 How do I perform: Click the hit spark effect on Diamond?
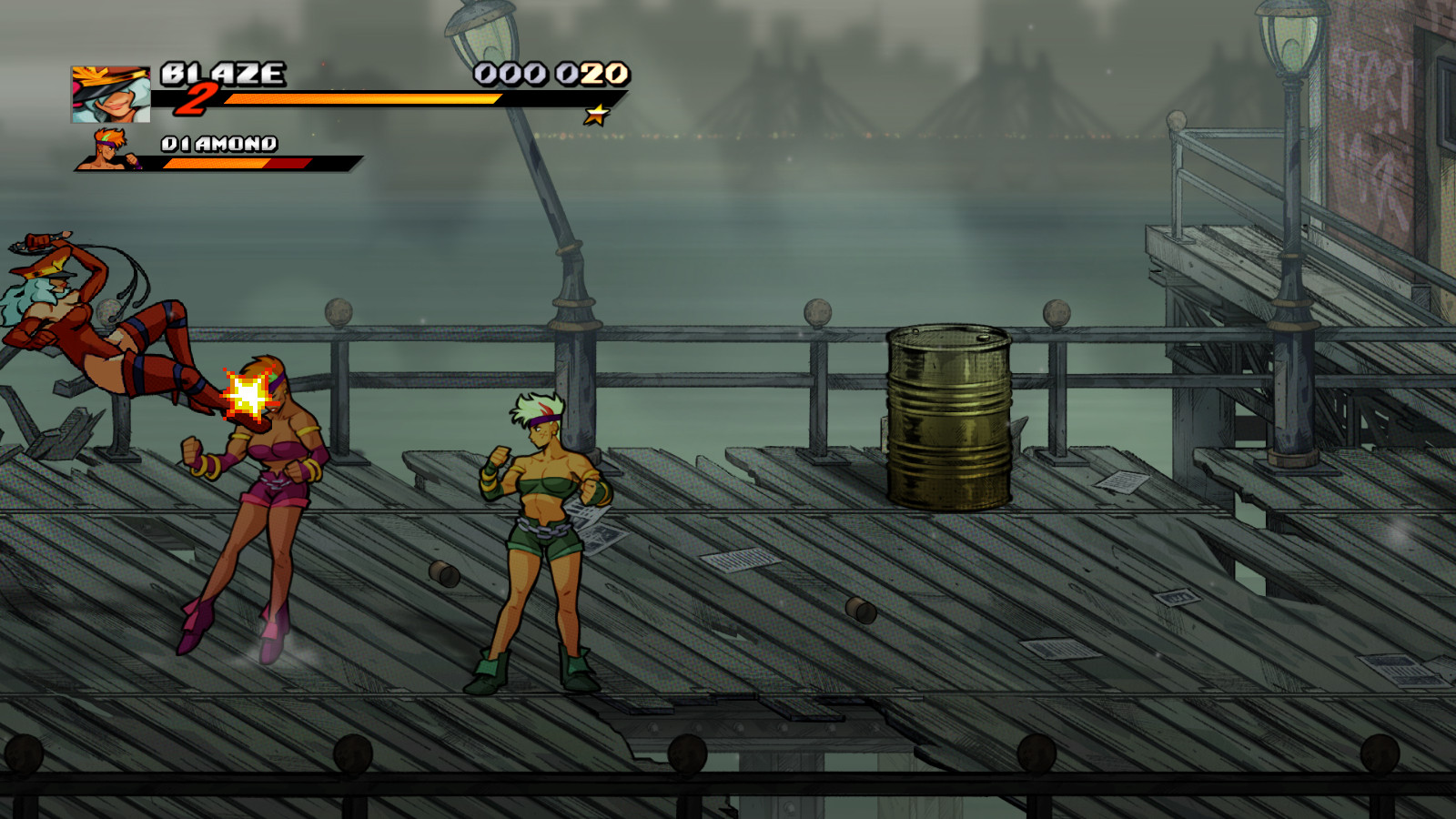(248, 393)
